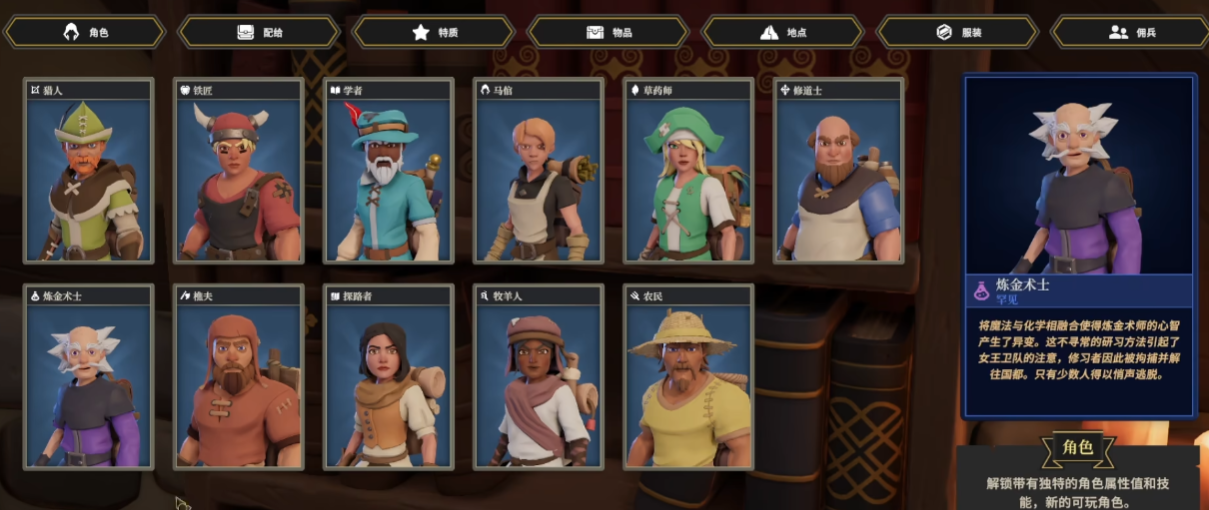This screenshot has width=1209, height=510.
Task: Choose the 樵夫 character card
Action: [239, 377]
